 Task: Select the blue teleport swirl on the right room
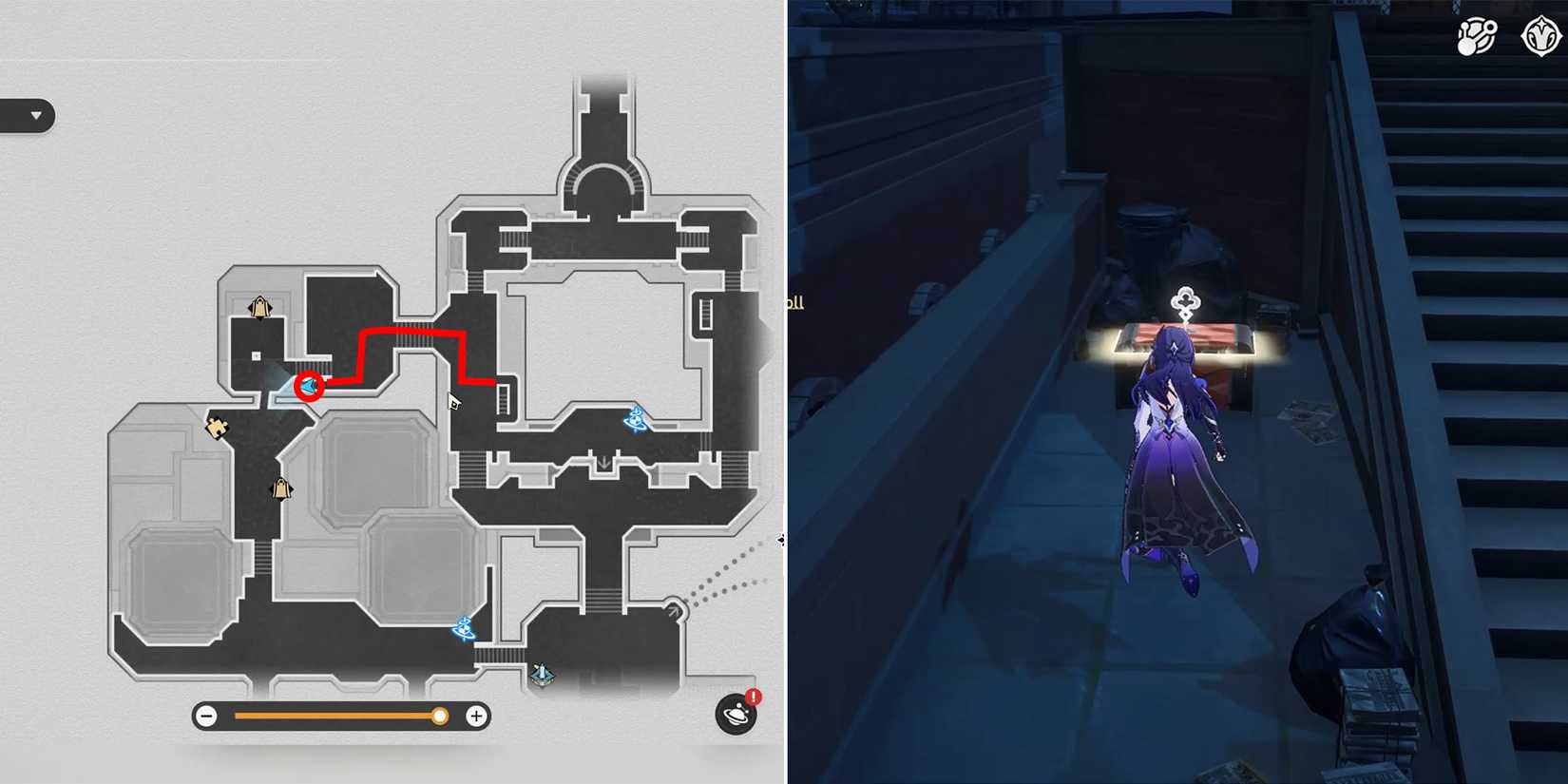[x=636, y=421]
